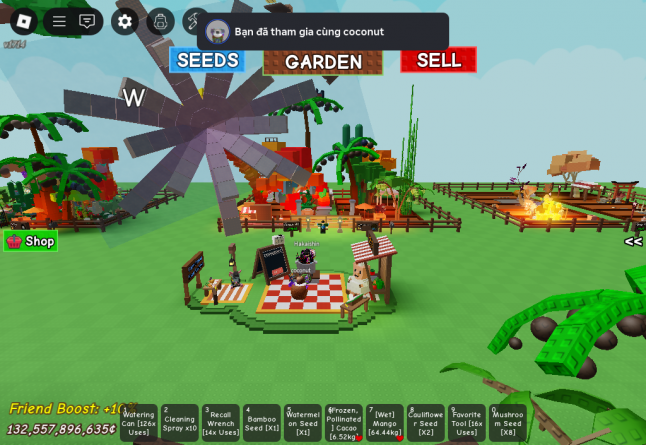The height and width of the screenshot is (445, 646).
Task: Expand the side panel double-arrow
Action: click(x=633, y=241)
